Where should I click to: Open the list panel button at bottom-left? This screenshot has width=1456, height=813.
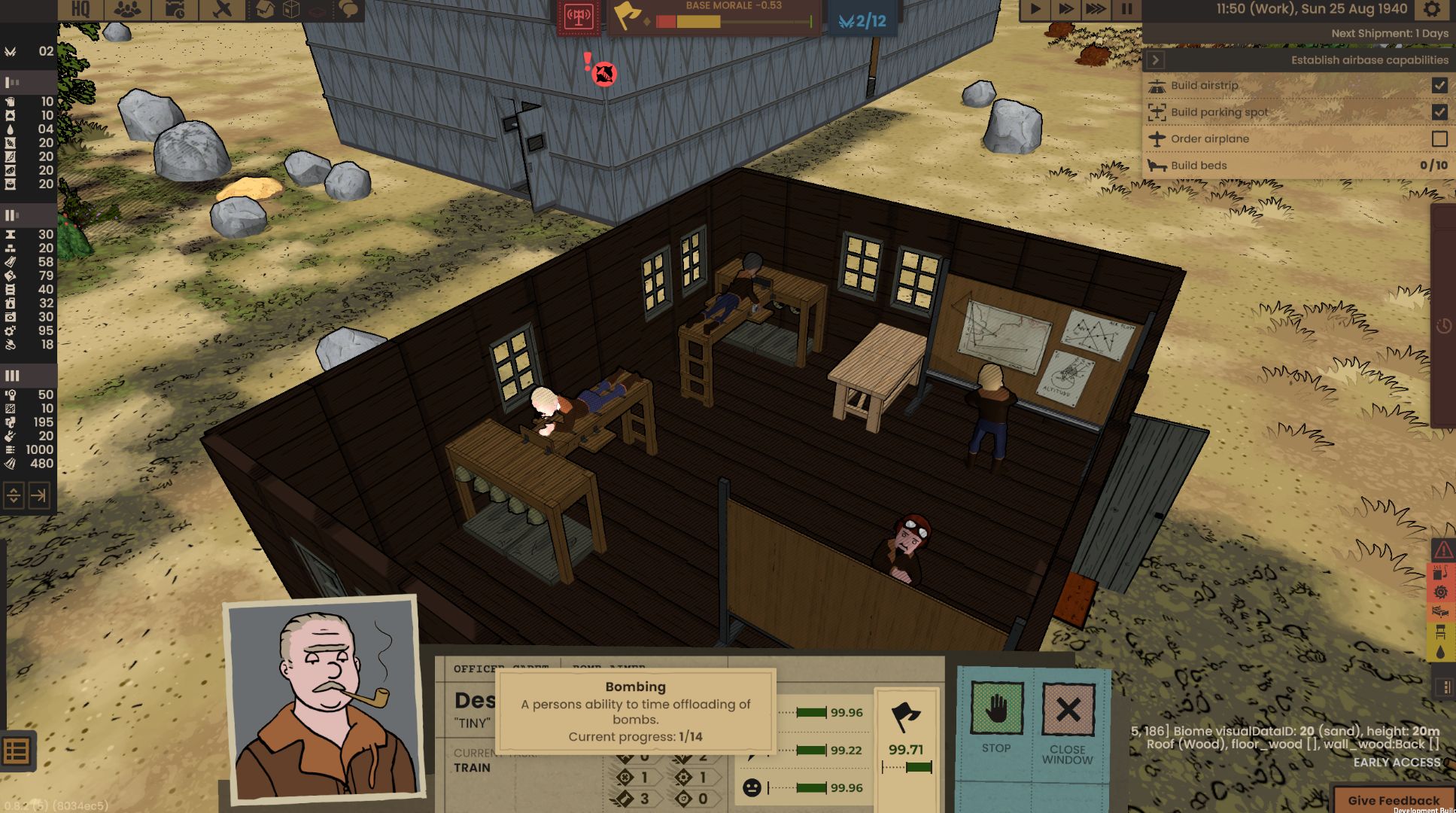pos(17,751)
